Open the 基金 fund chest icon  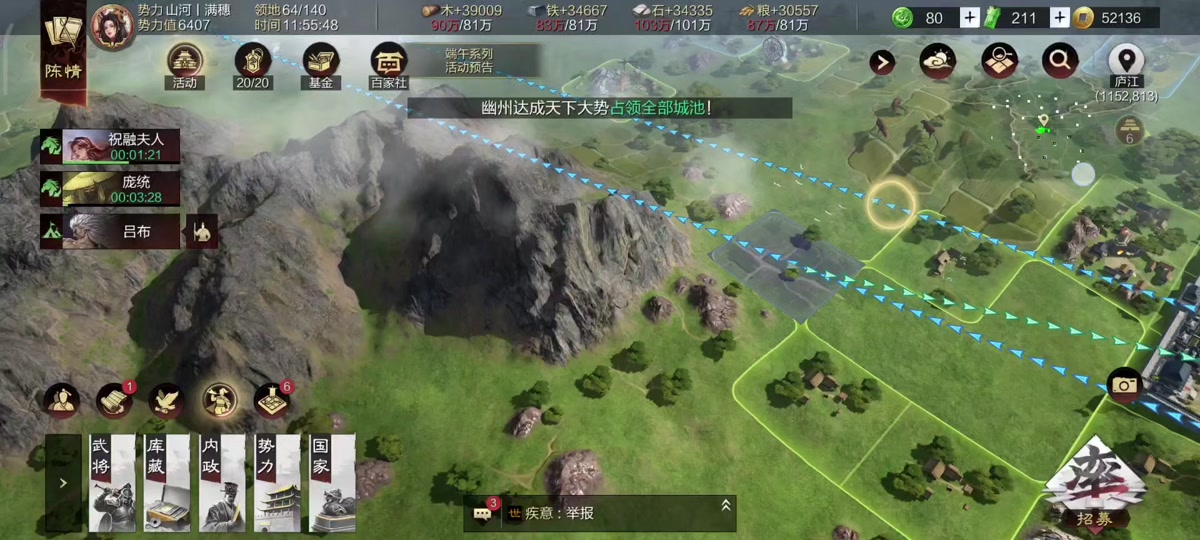[321, 62]
